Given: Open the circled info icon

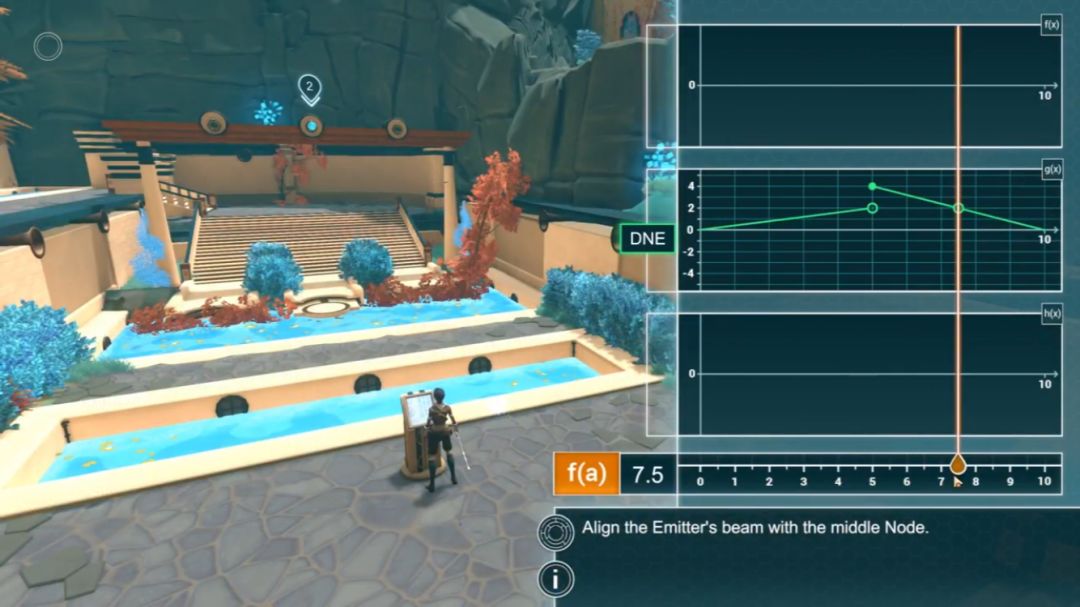Looking at the screenshot, I should pos(555,578).
